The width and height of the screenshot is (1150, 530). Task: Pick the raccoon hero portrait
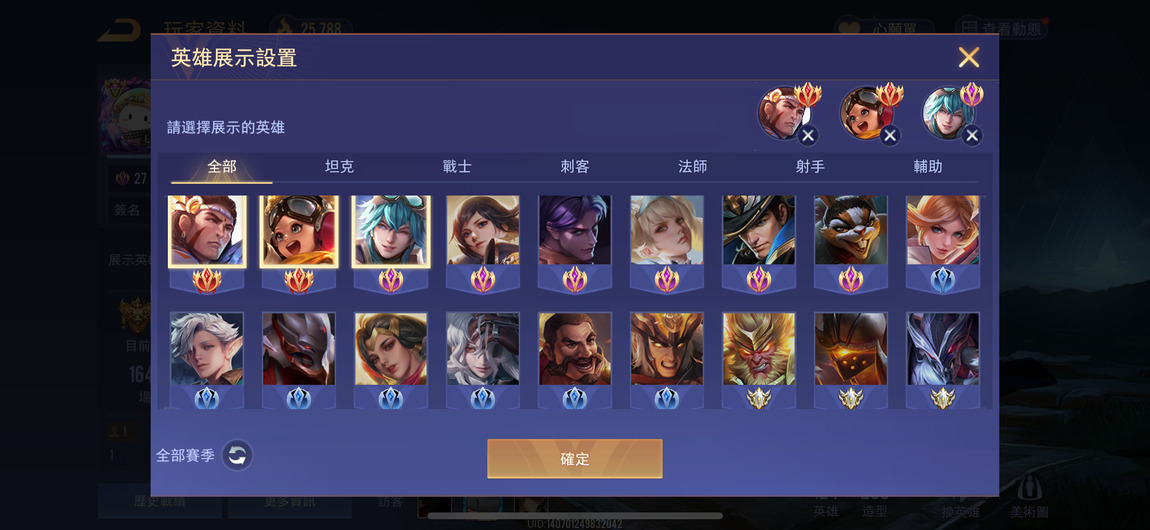[x=851, y=232]
